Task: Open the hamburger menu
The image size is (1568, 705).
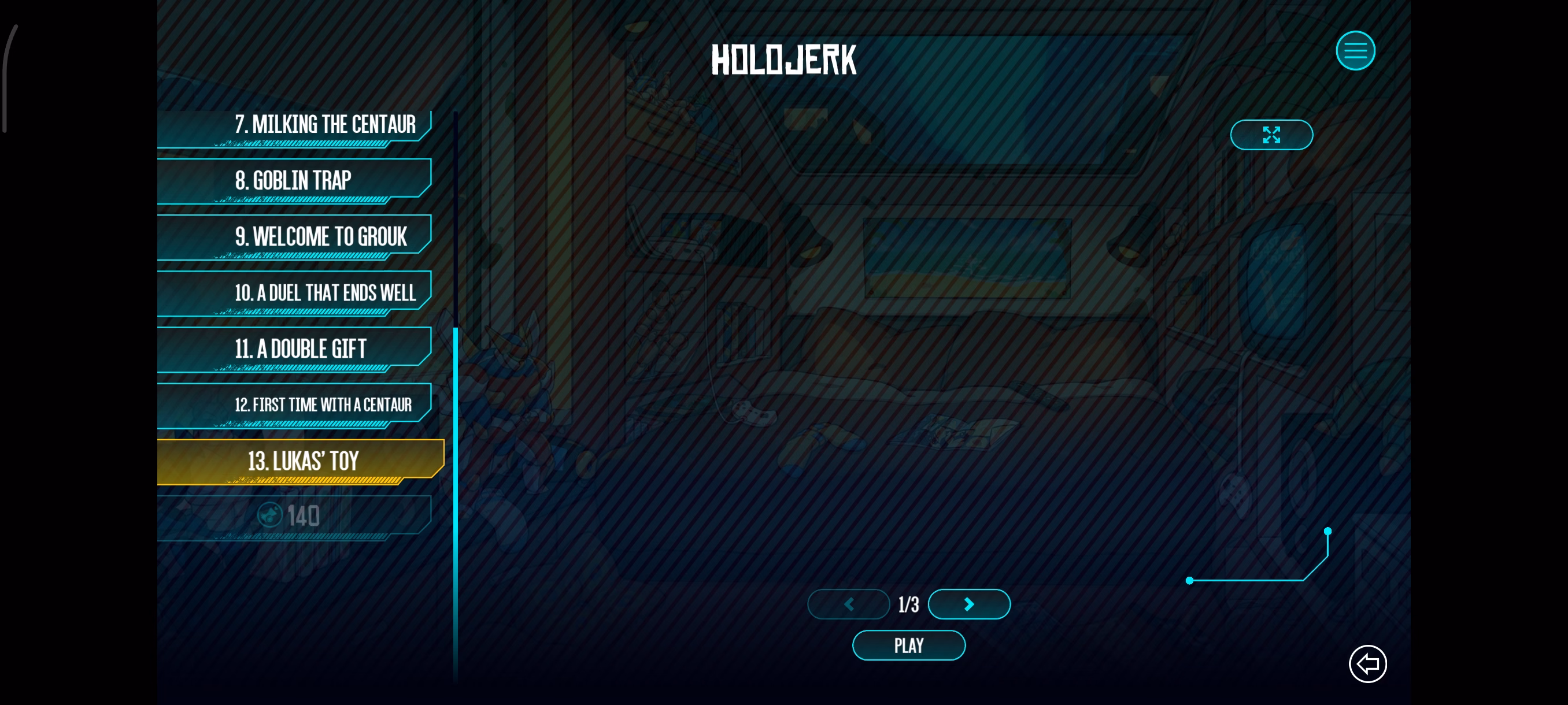Action: tap(1355, 50)
